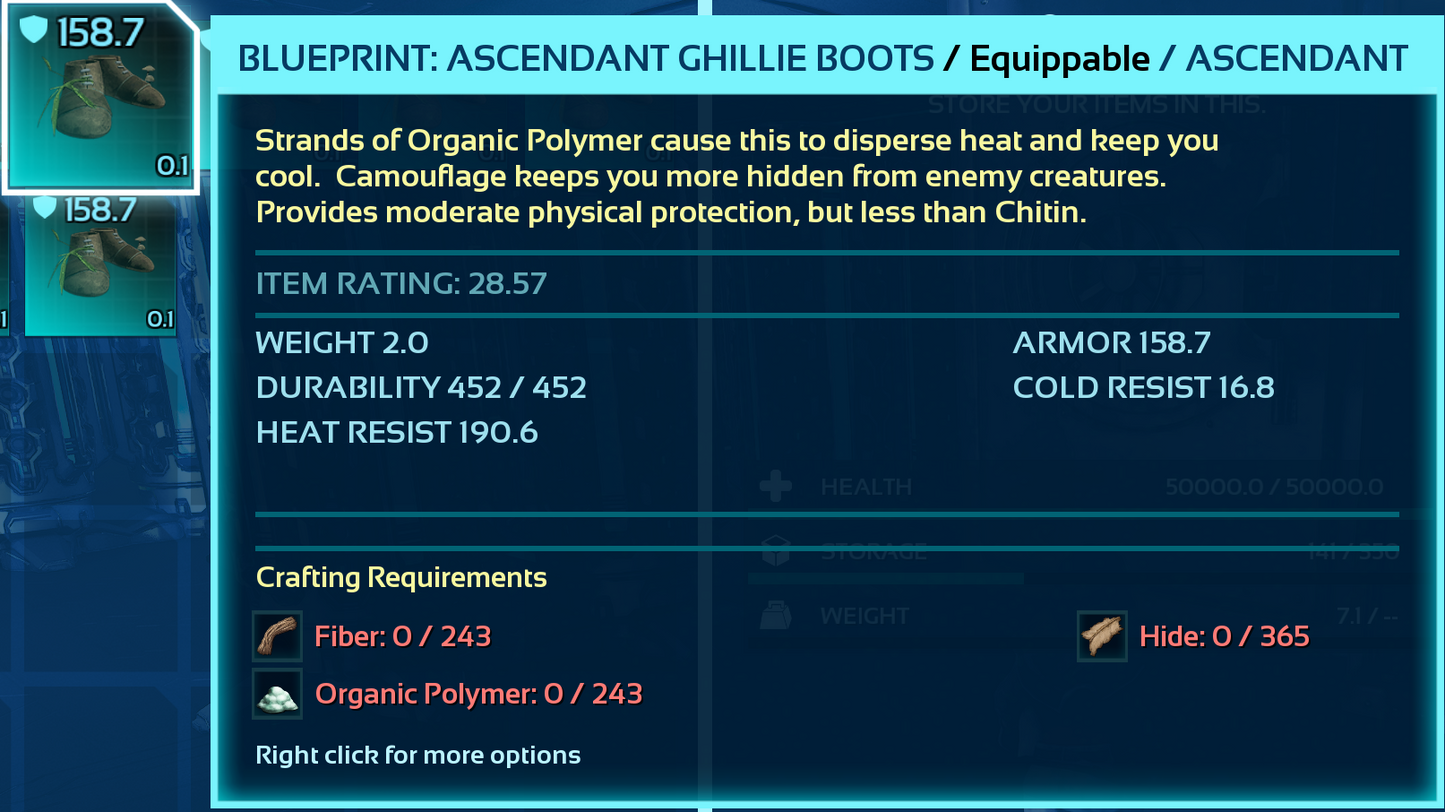Select the Ghillie Boots blueprint slot without white outline
1445x812 pixels.
(x=100, y=265)
